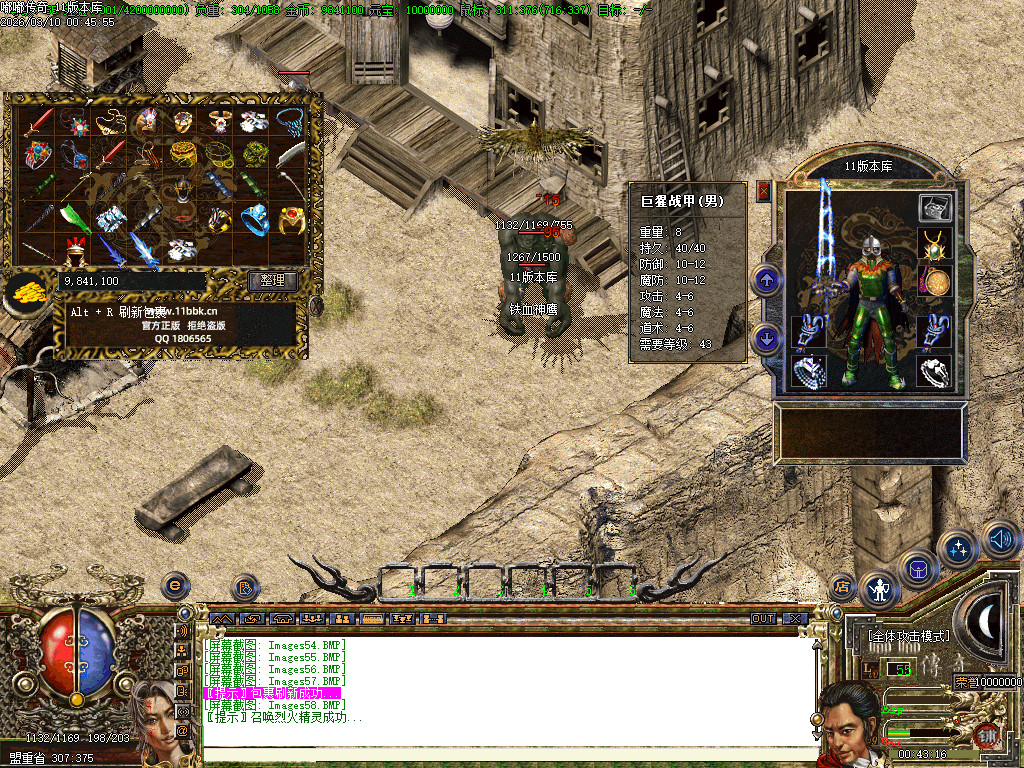Choose the green-bladed cleaver in the bag
Screen dimensions: 1024x768
pyautogui.click(x=74, y=217)
